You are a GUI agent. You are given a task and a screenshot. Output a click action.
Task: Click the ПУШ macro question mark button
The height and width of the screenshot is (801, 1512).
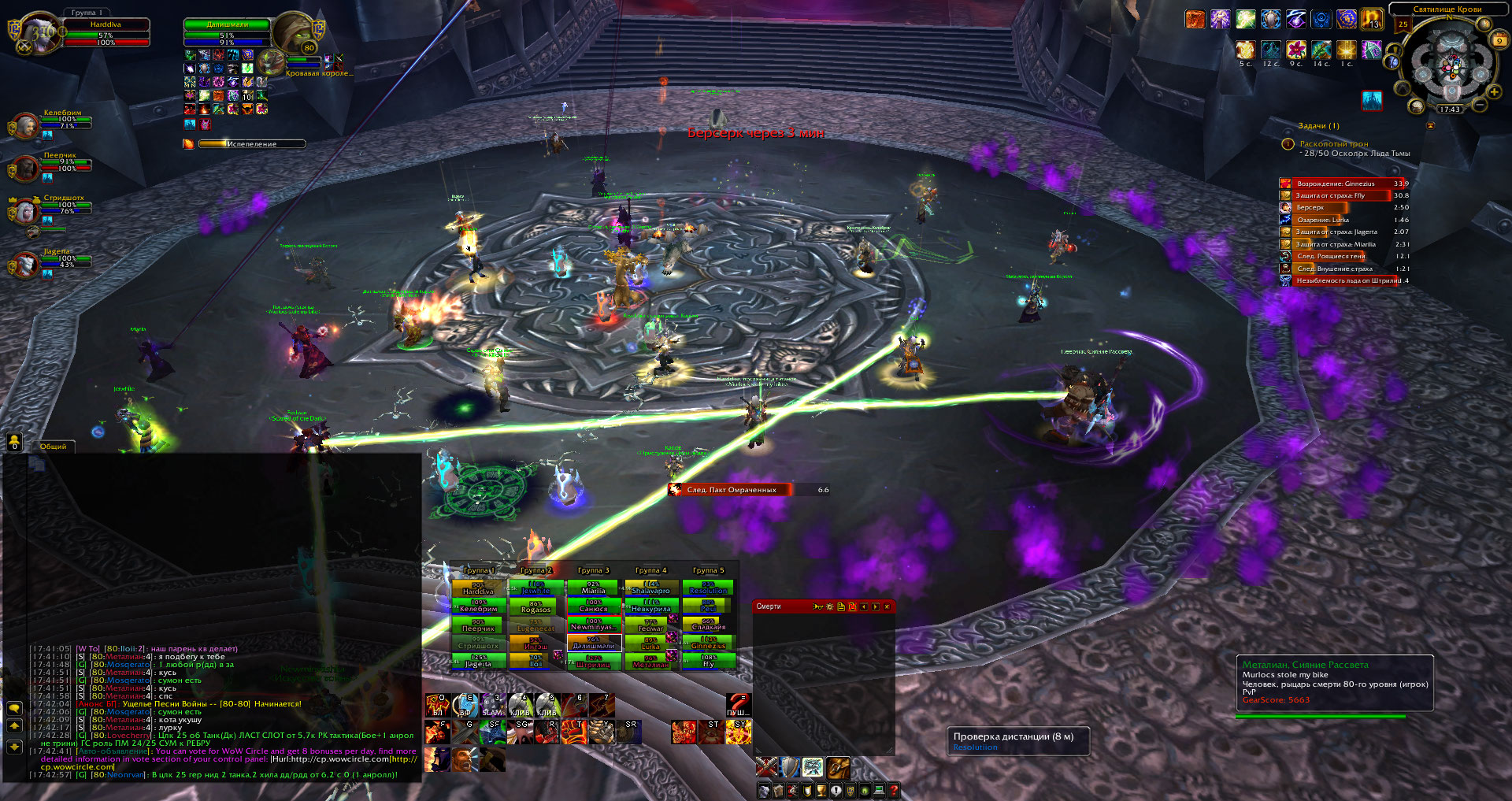point(738,706)
